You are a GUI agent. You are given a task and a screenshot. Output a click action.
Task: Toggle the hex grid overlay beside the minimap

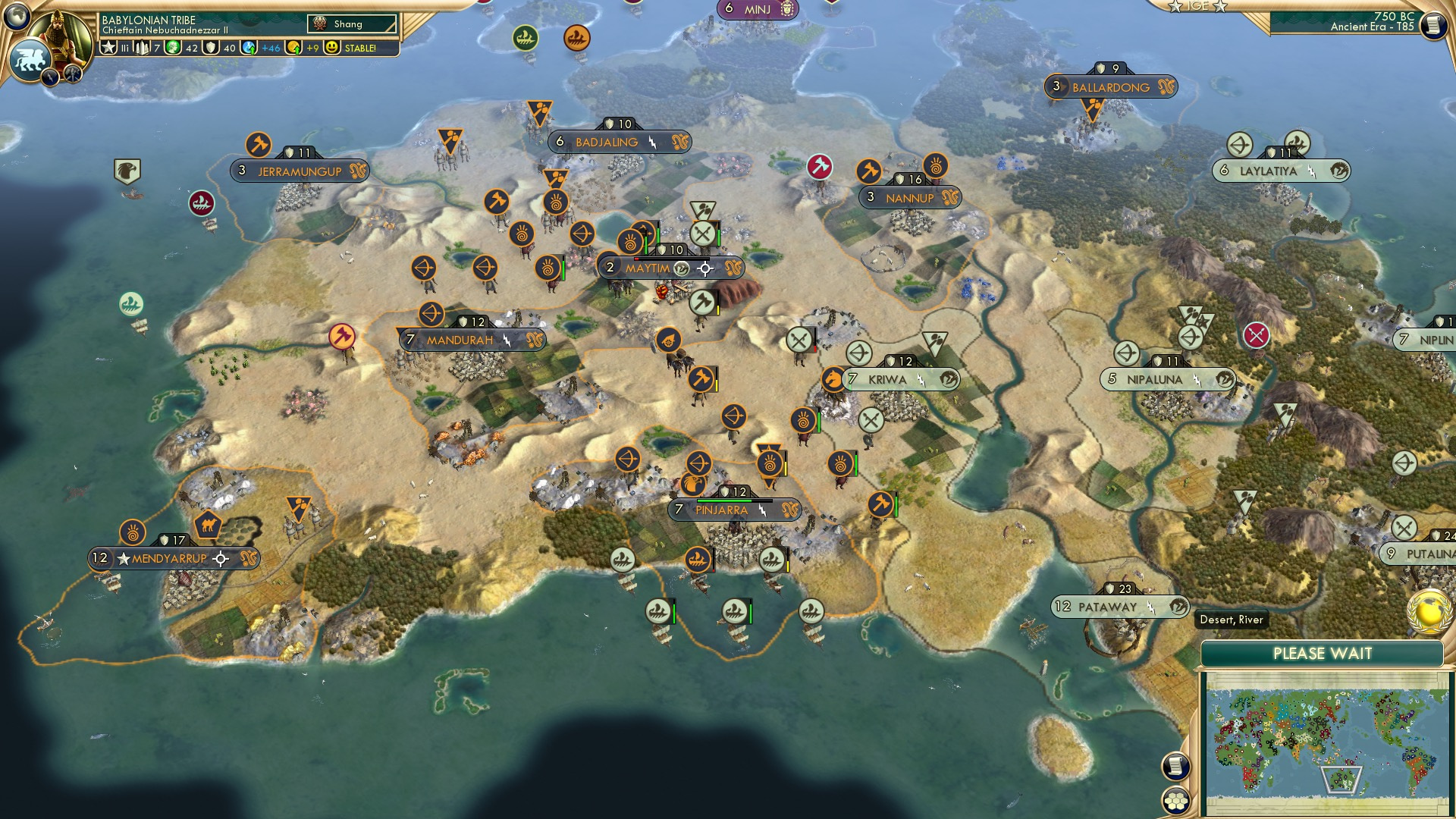pyautogui.click(x=1175, y=802)
